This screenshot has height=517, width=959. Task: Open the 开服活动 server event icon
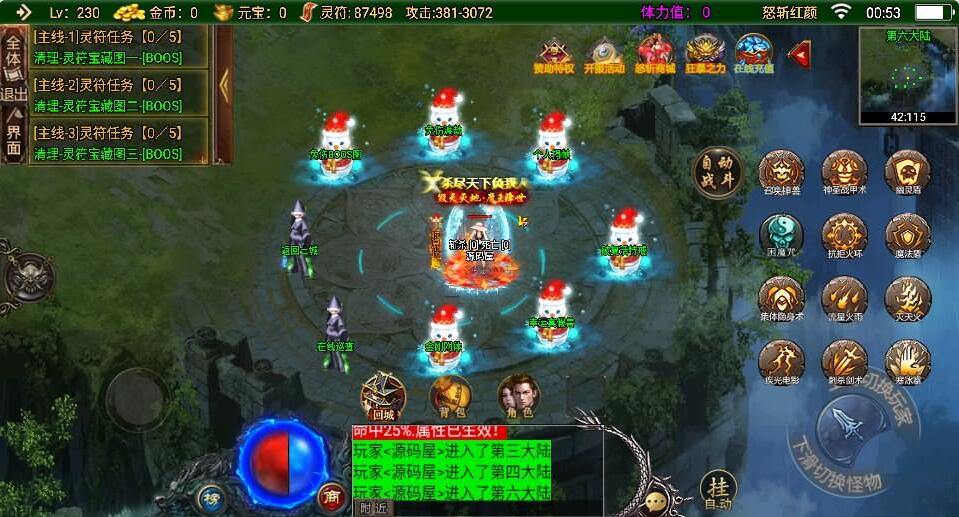(604, 54)
